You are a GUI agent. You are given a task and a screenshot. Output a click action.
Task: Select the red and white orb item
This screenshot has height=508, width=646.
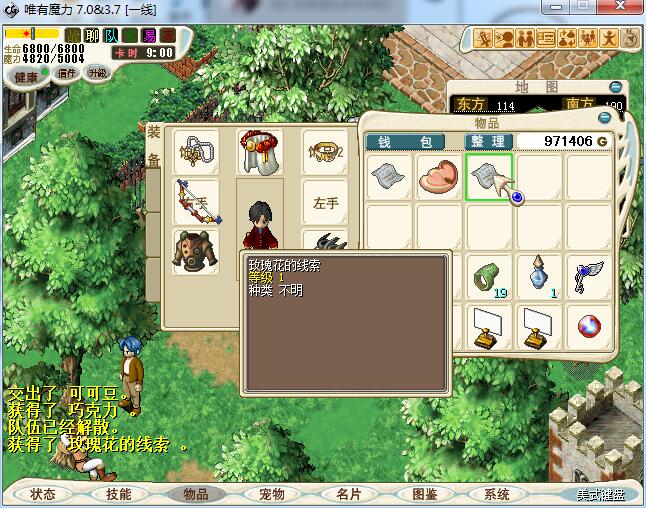click(589, 326)
